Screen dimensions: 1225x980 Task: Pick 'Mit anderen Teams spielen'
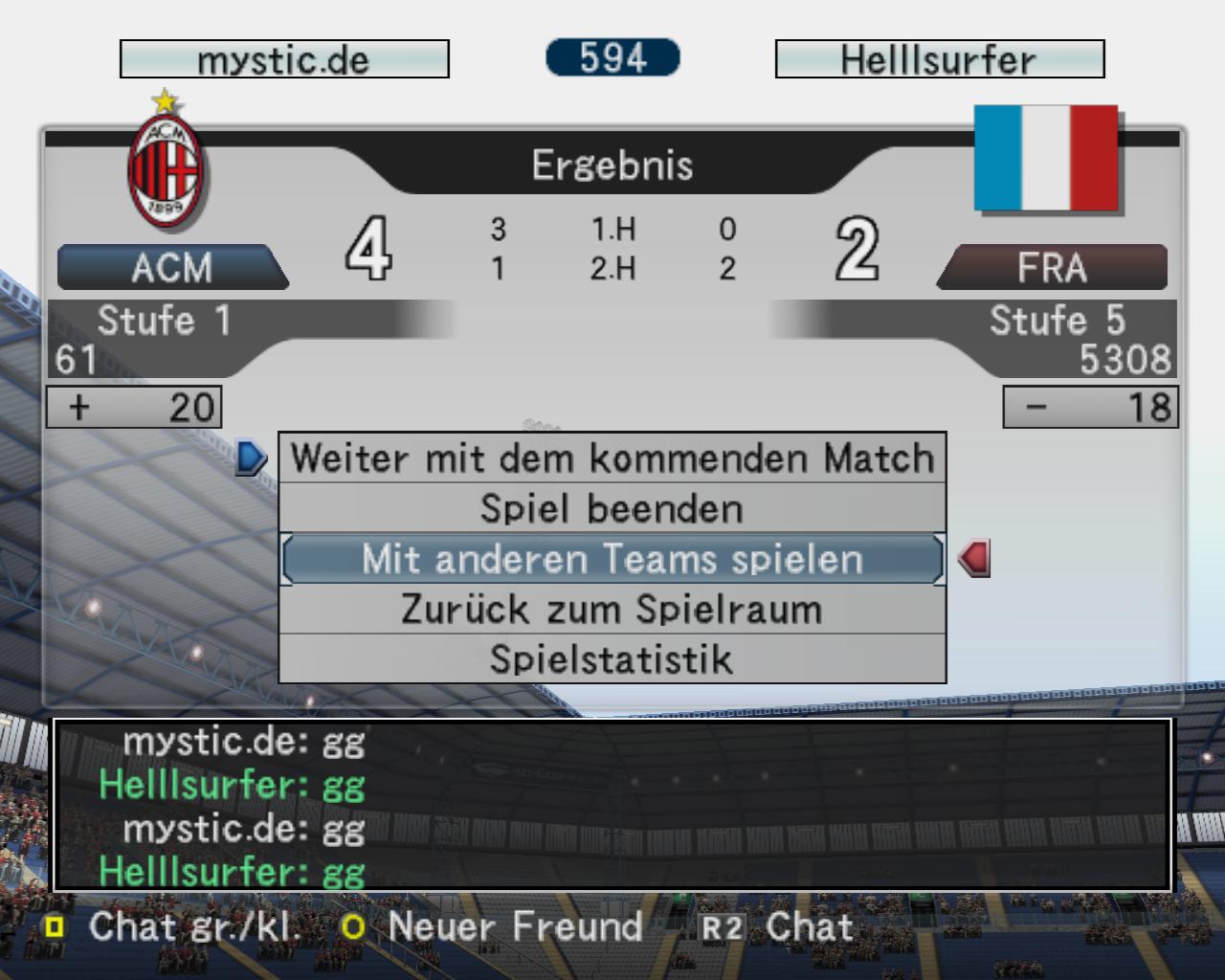pyautogui.click(x=612, y=559)
